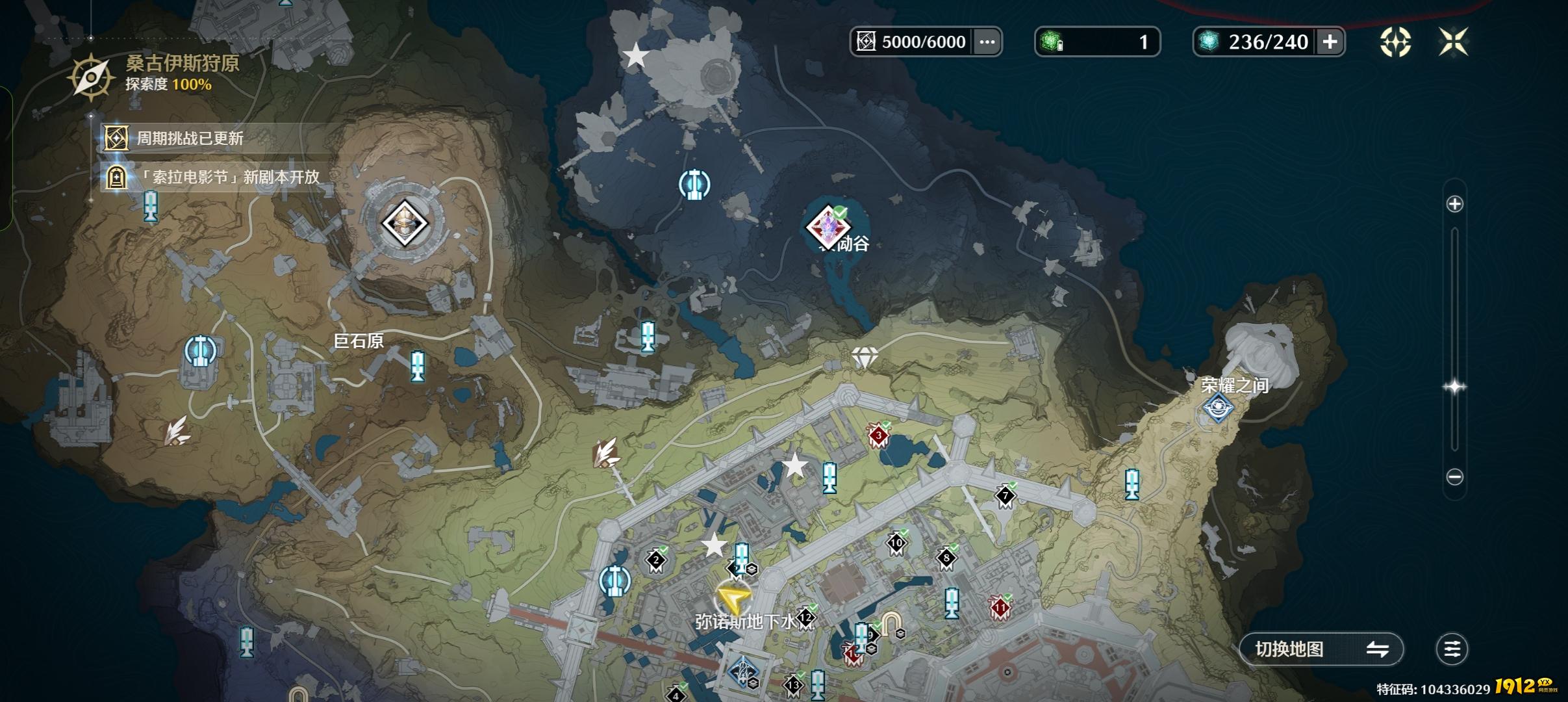Viewport: 1568px width, 702px height.
Task: Select the compass icon for 桑古伊斯狩原
Action: tap(91, 77)
